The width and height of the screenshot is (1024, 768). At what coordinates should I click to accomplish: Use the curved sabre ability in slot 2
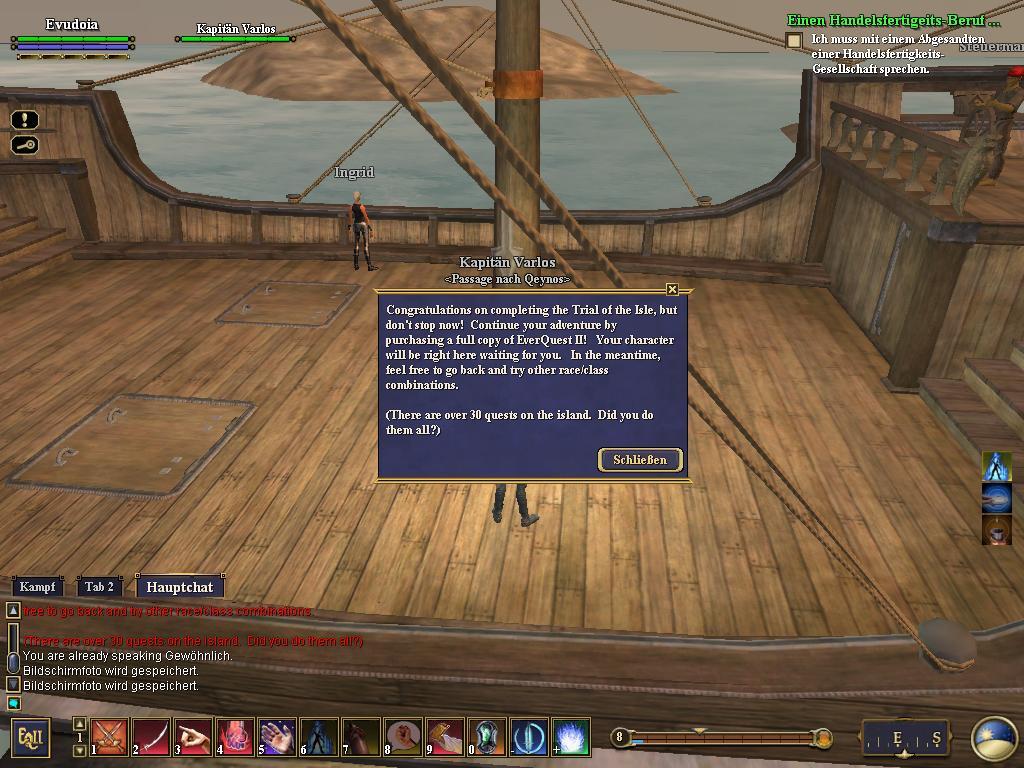pos(152,737)
